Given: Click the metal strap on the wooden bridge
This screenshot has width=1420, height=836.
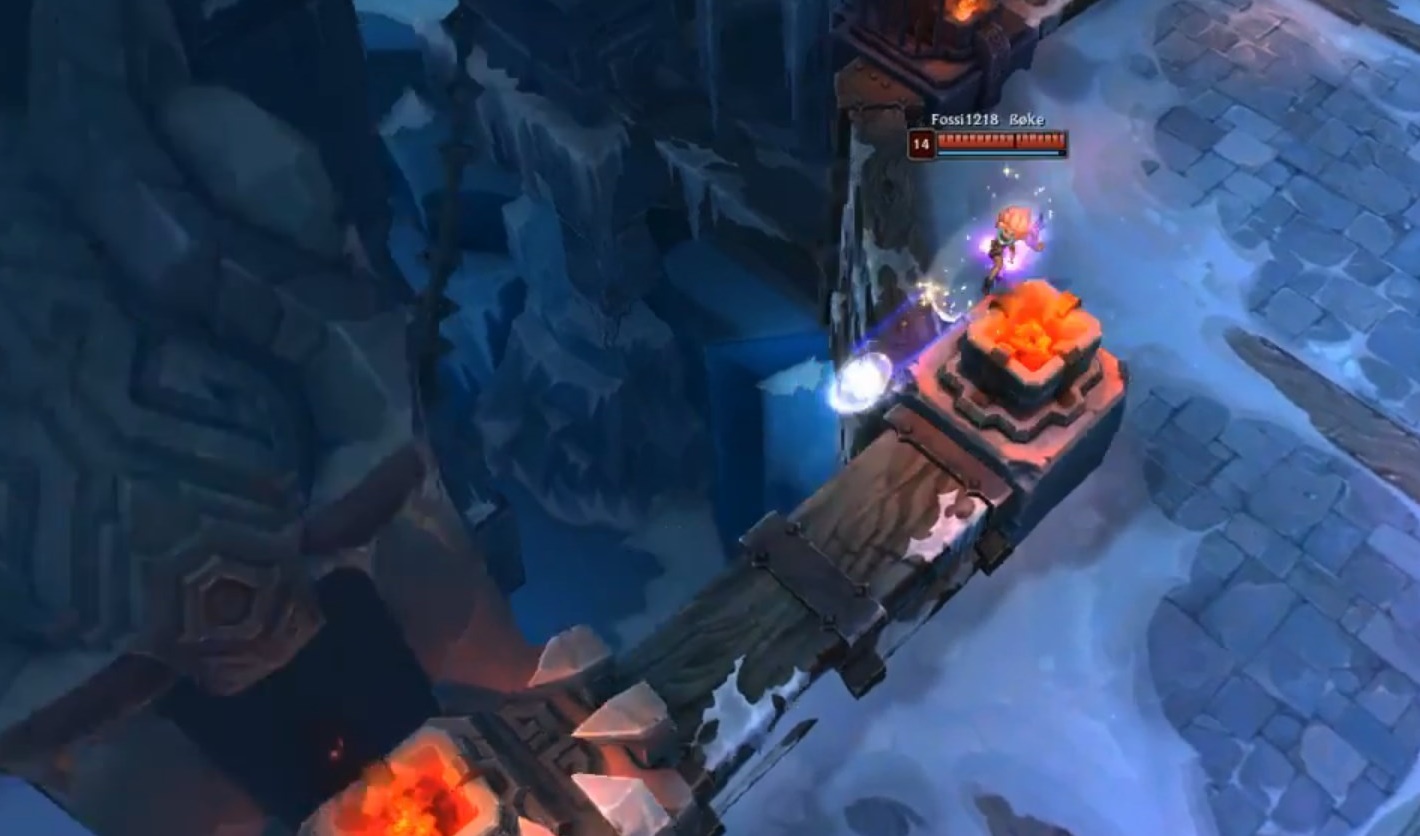Looking at the screenshot, I should (x=810, y=570).
